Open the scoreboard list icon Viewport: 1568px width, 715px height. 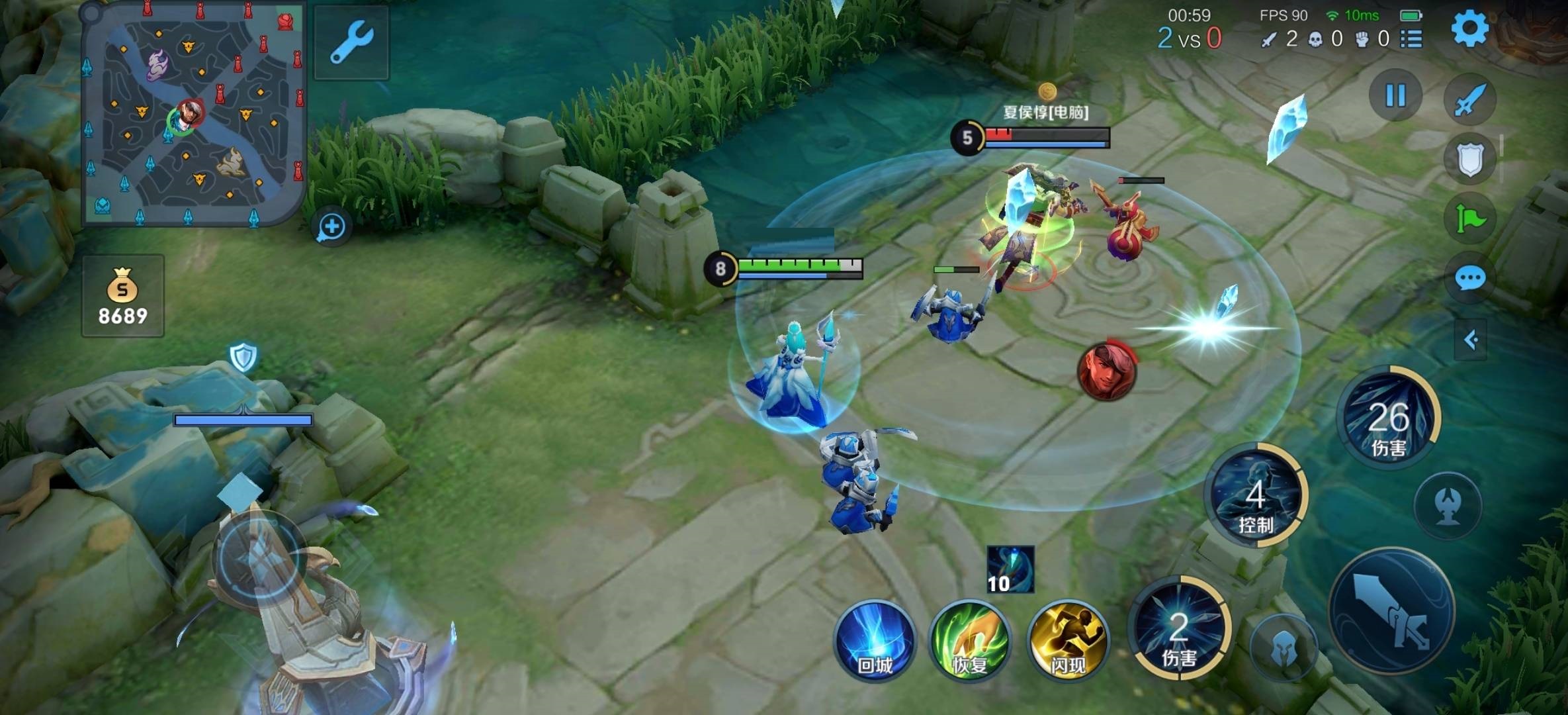tap(1411, 39)
